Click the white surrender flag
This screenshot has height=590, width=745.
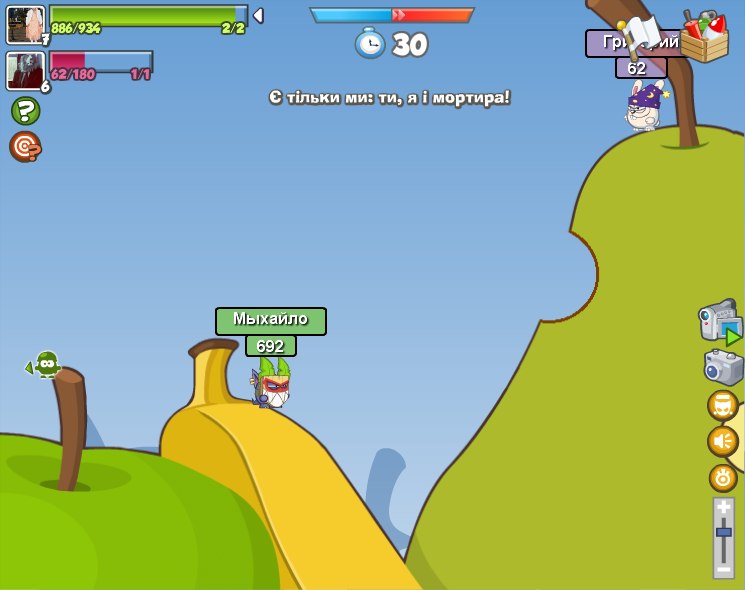coord(641,35)
